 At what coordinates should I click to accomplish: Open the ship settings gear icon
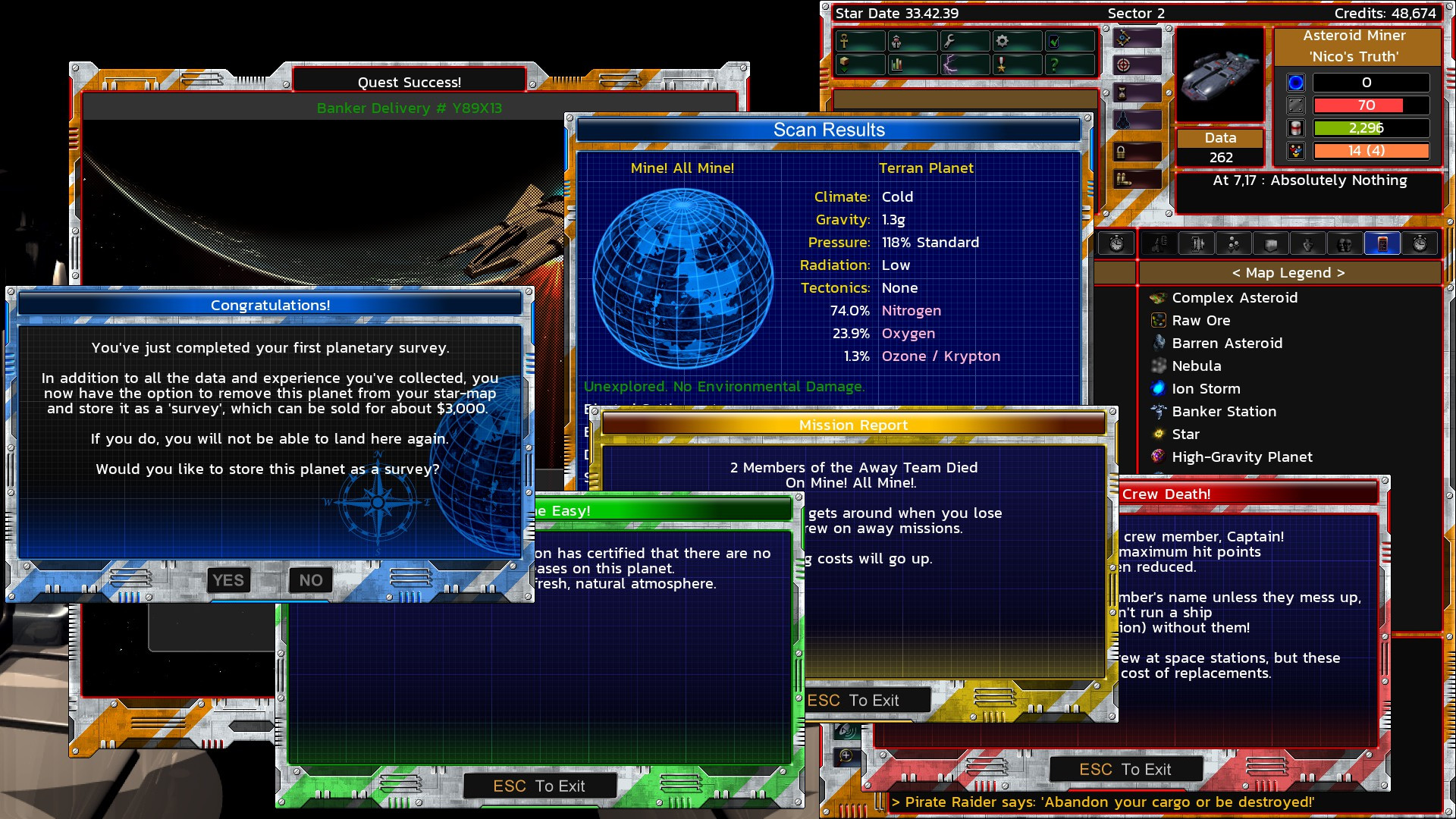click(x=1003, y=42)
